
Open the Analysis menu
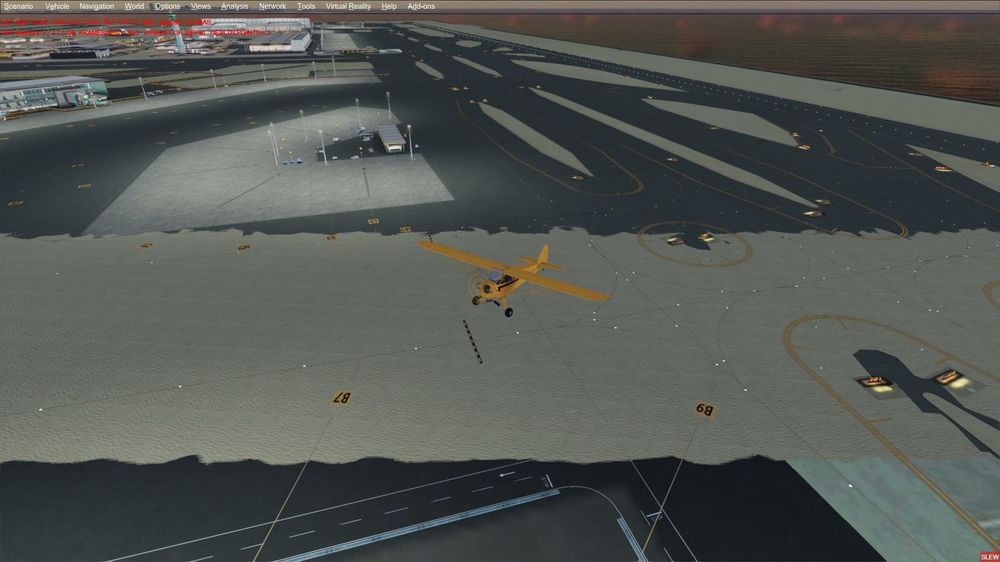(234, 6)
